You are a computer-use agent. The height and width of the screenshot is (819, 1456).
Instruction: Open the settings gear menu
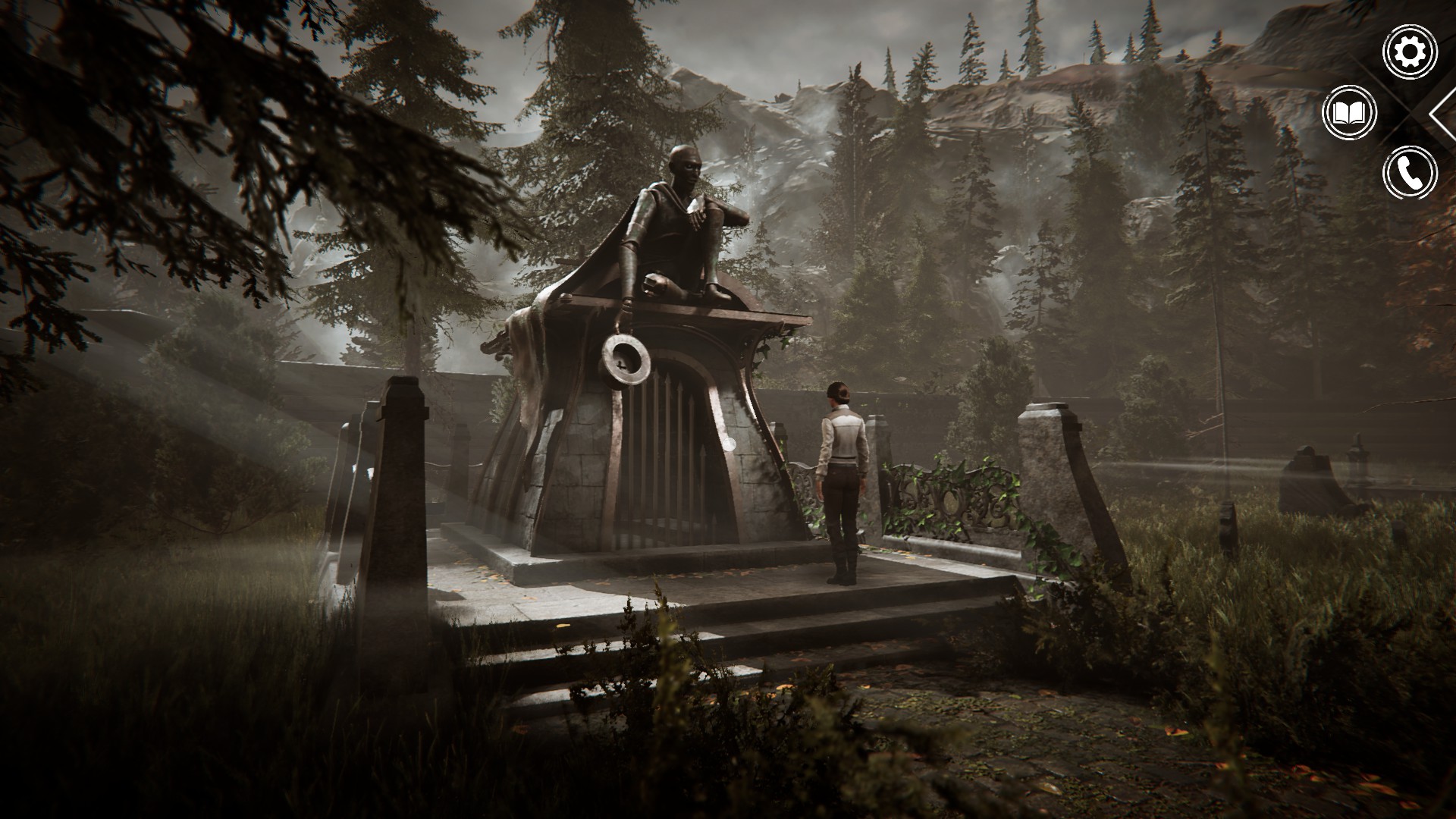(1410, 52)
